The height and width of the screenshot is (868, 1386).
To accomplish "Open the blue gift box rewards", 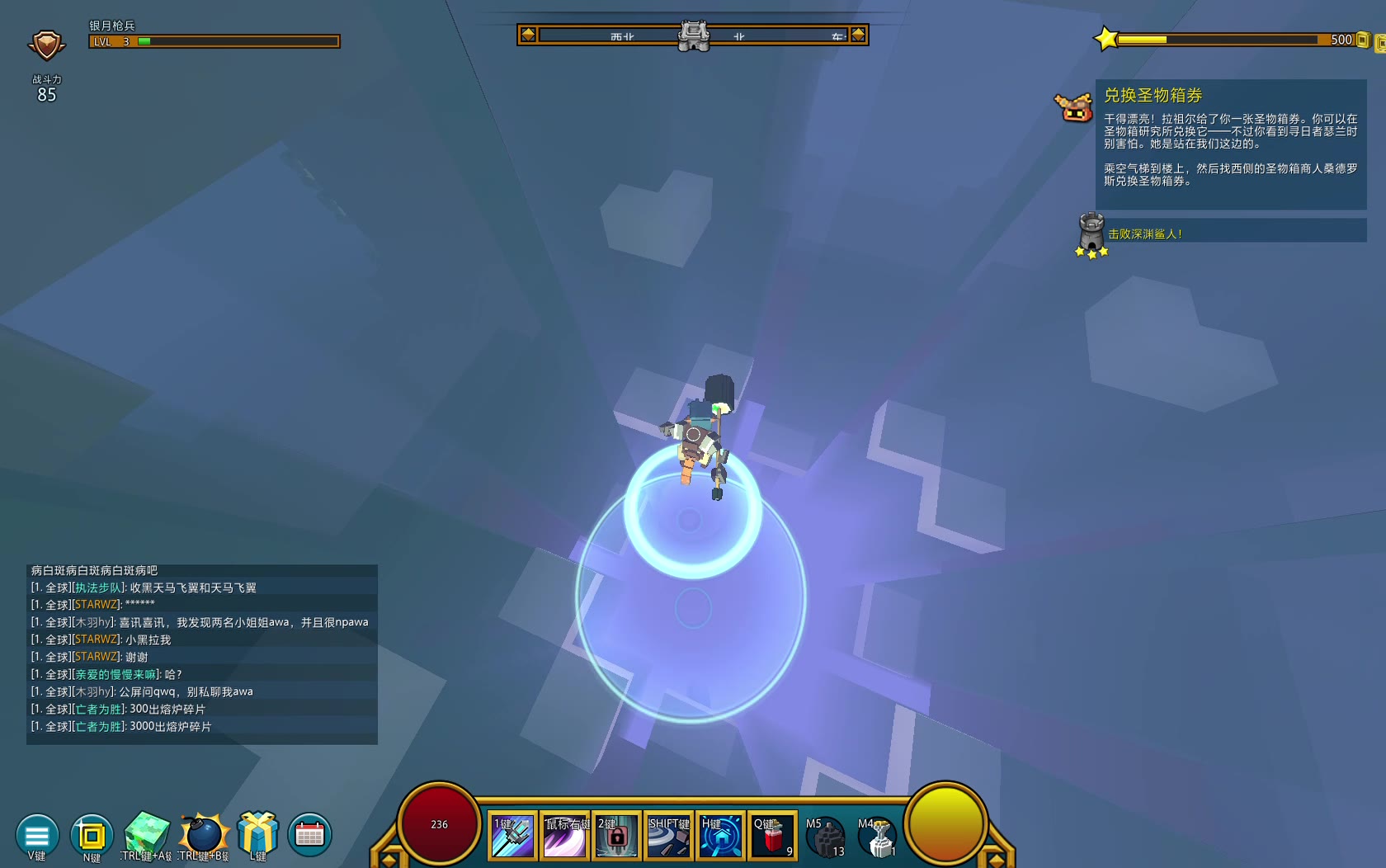I will tap(257, 832).
